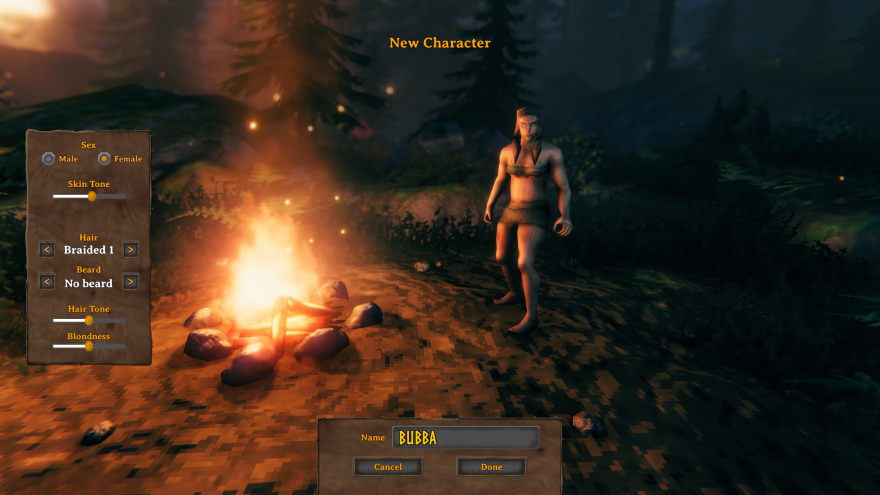
Task: Adjust the Skin Tone slider
Action: (x=92, y=196)
